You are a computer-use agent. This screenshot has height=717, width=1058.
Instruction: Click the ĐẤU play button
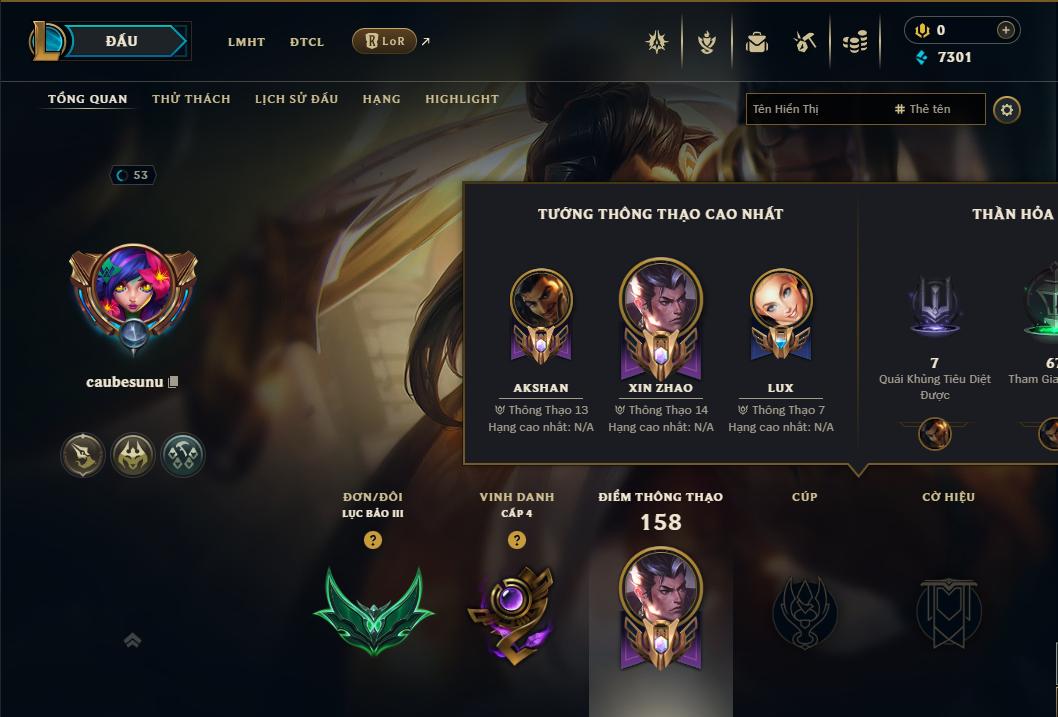[121, 41]
